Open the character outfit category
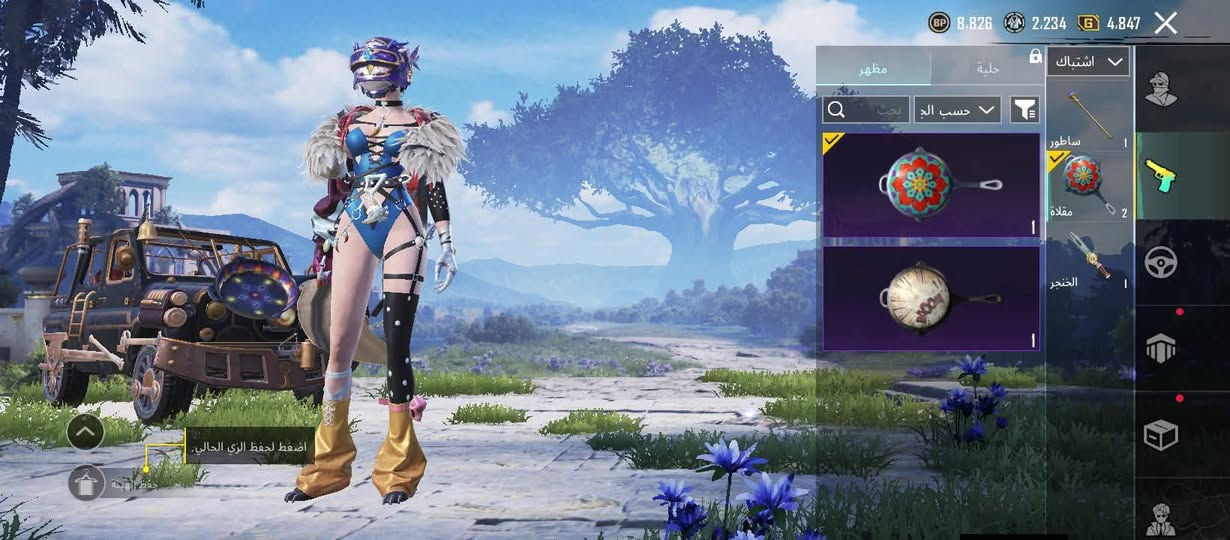 tap(1161, 90)
